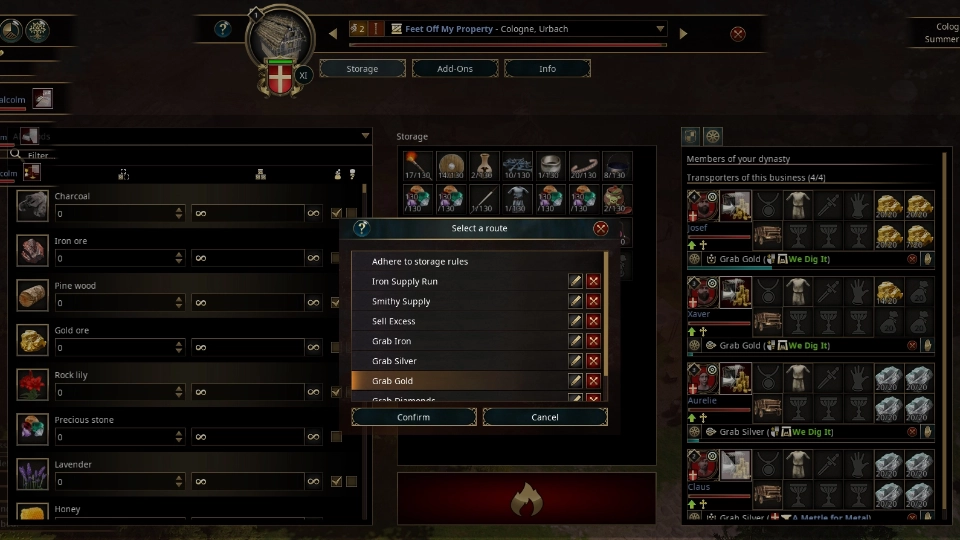Edit the Grab Iron route
The height and width of the screenshot is (540, 960).
(x=575, y=341)
